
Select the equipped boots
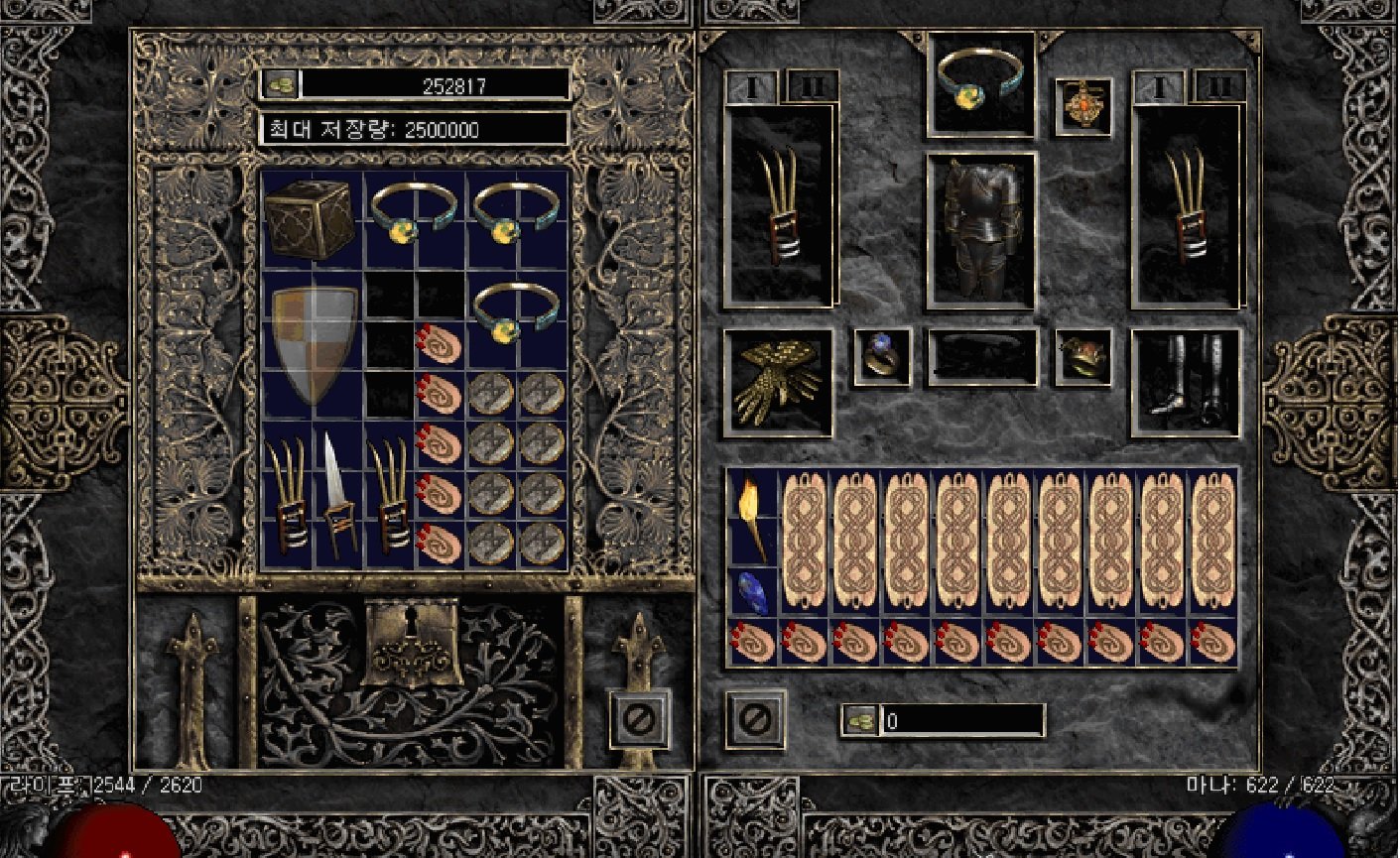(1185, 382)
